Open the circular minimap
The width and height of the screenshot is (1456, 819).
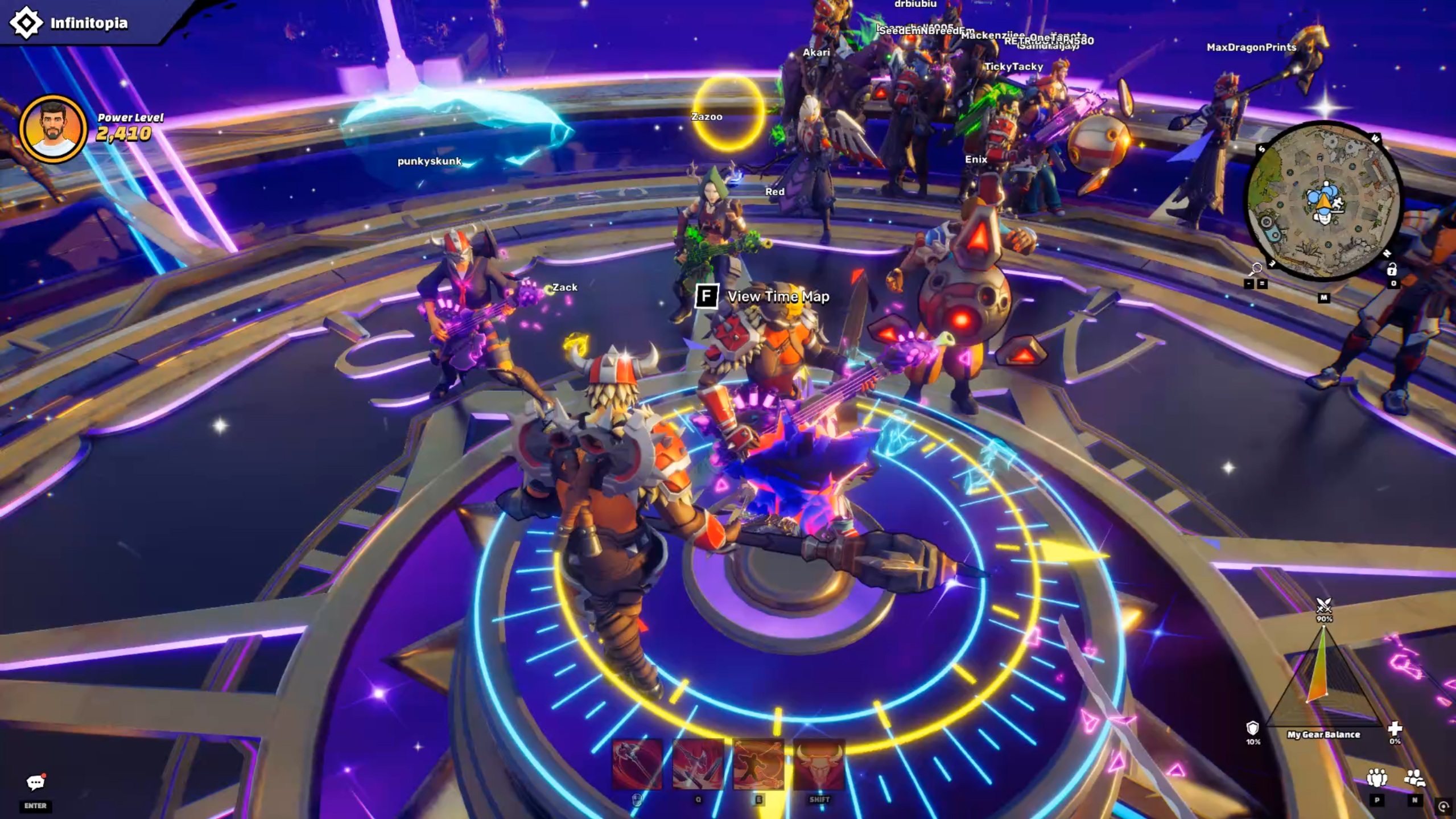[x=1323, y=201]
